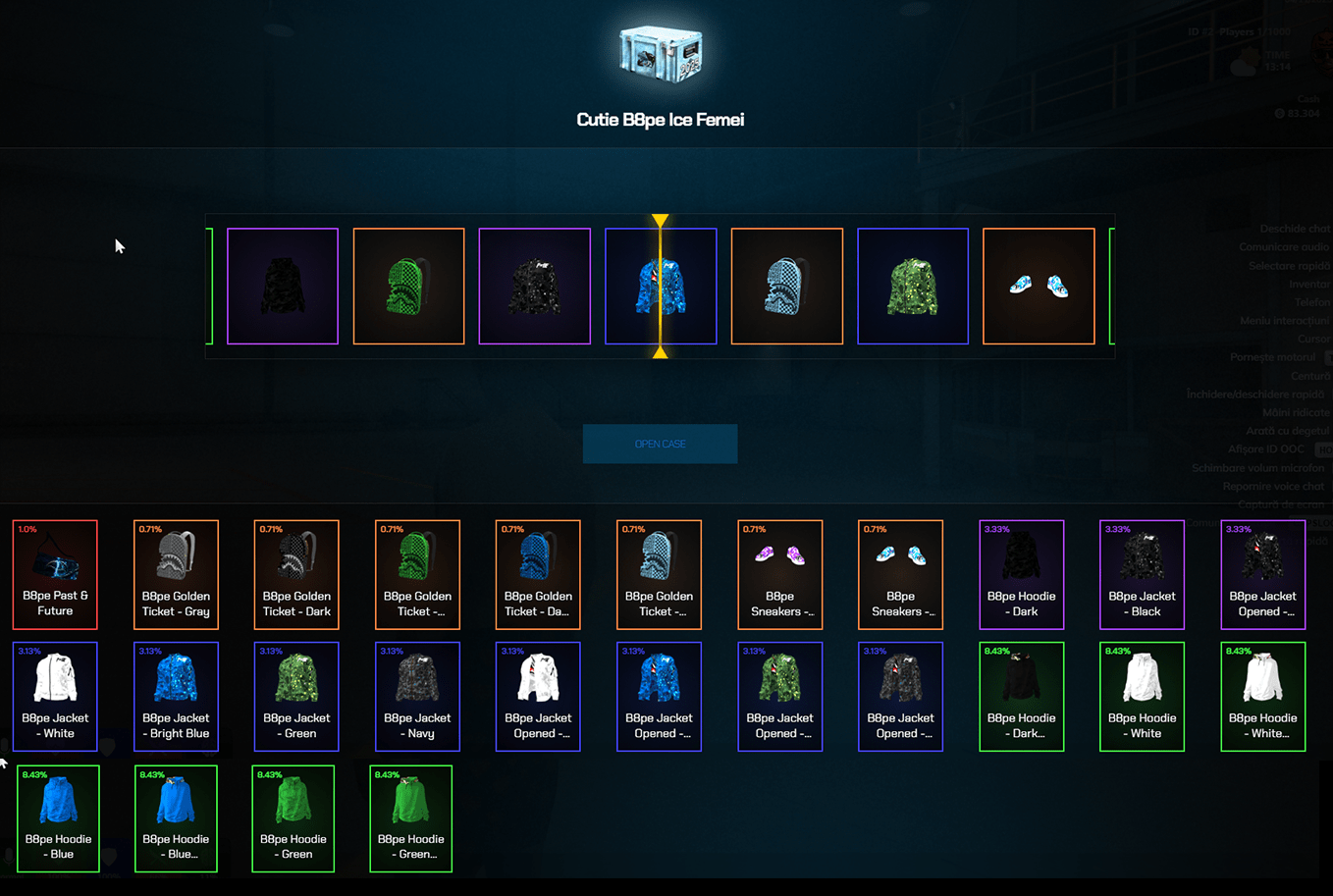The width and height of the screenshot is (1333, 896).
Task: Select the green sequin jacket in the carousel
Action: point(913,286)
